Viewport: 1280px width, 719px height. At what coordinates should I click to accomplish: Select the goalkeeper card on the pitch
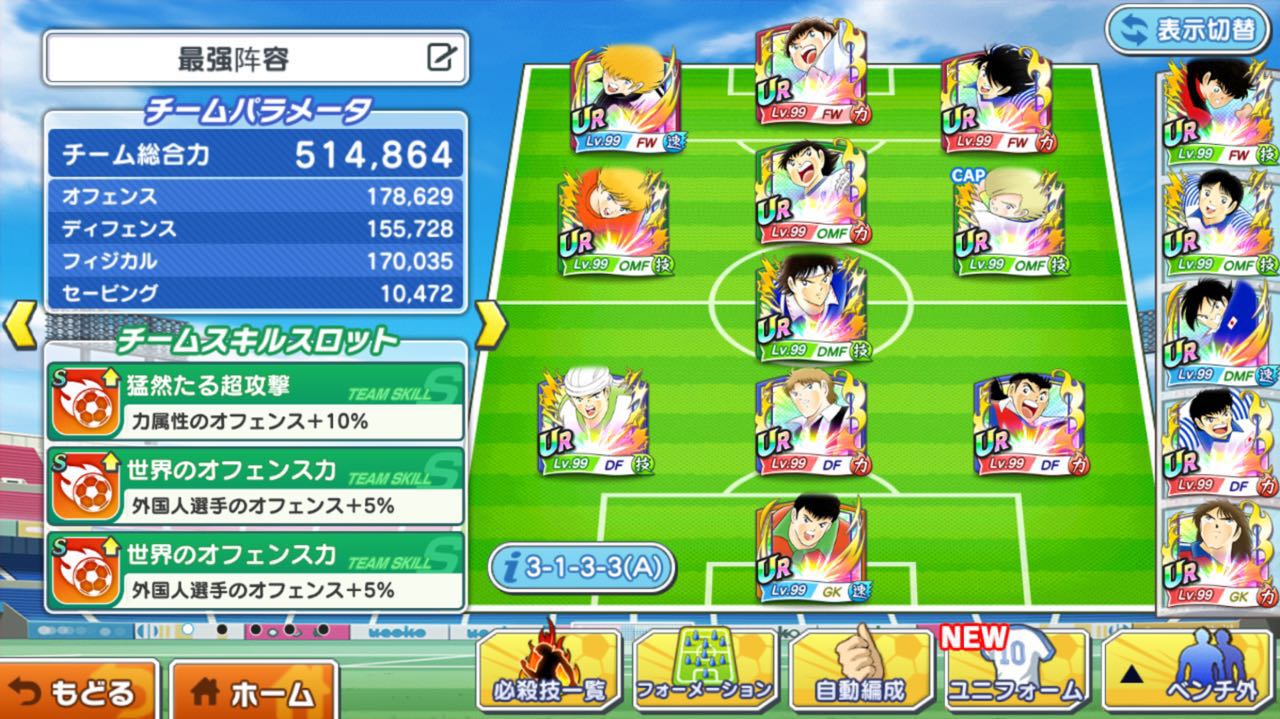point(811,549)
